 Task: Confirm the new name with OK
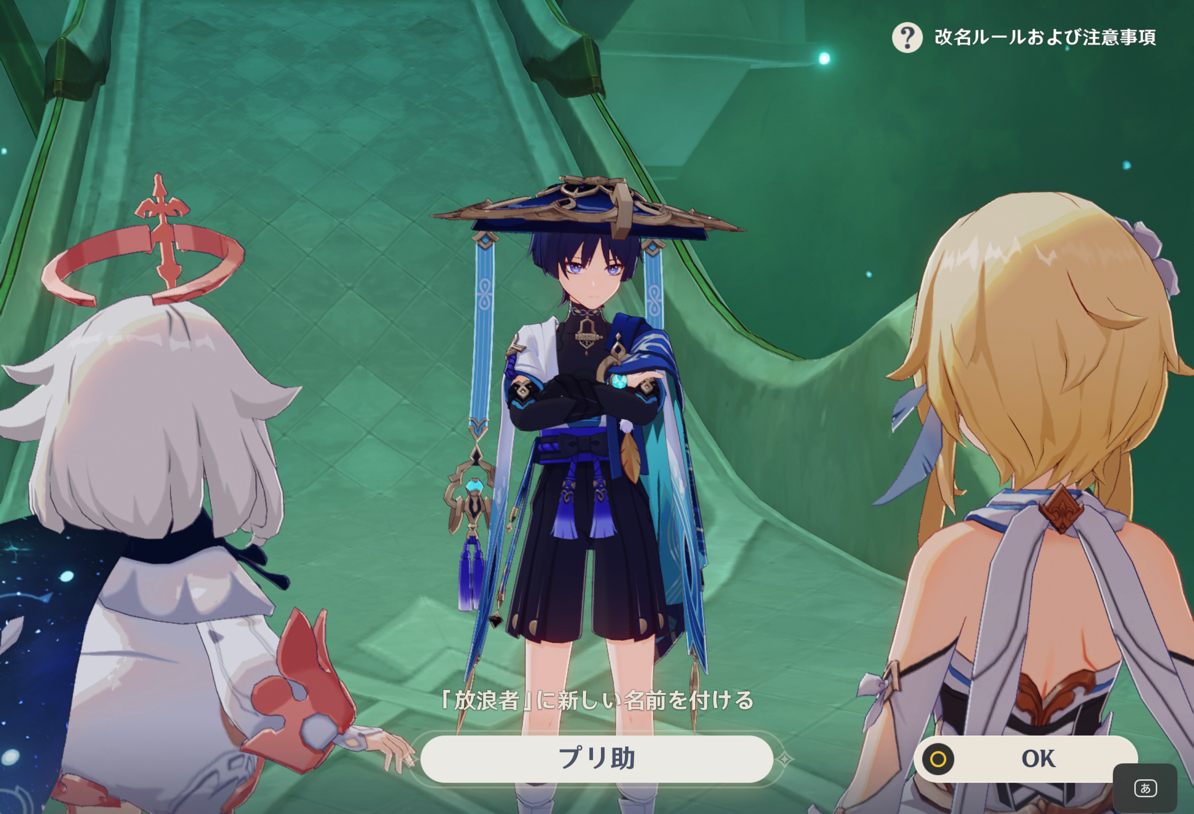pyautogui.click(x=1025, y=759)
